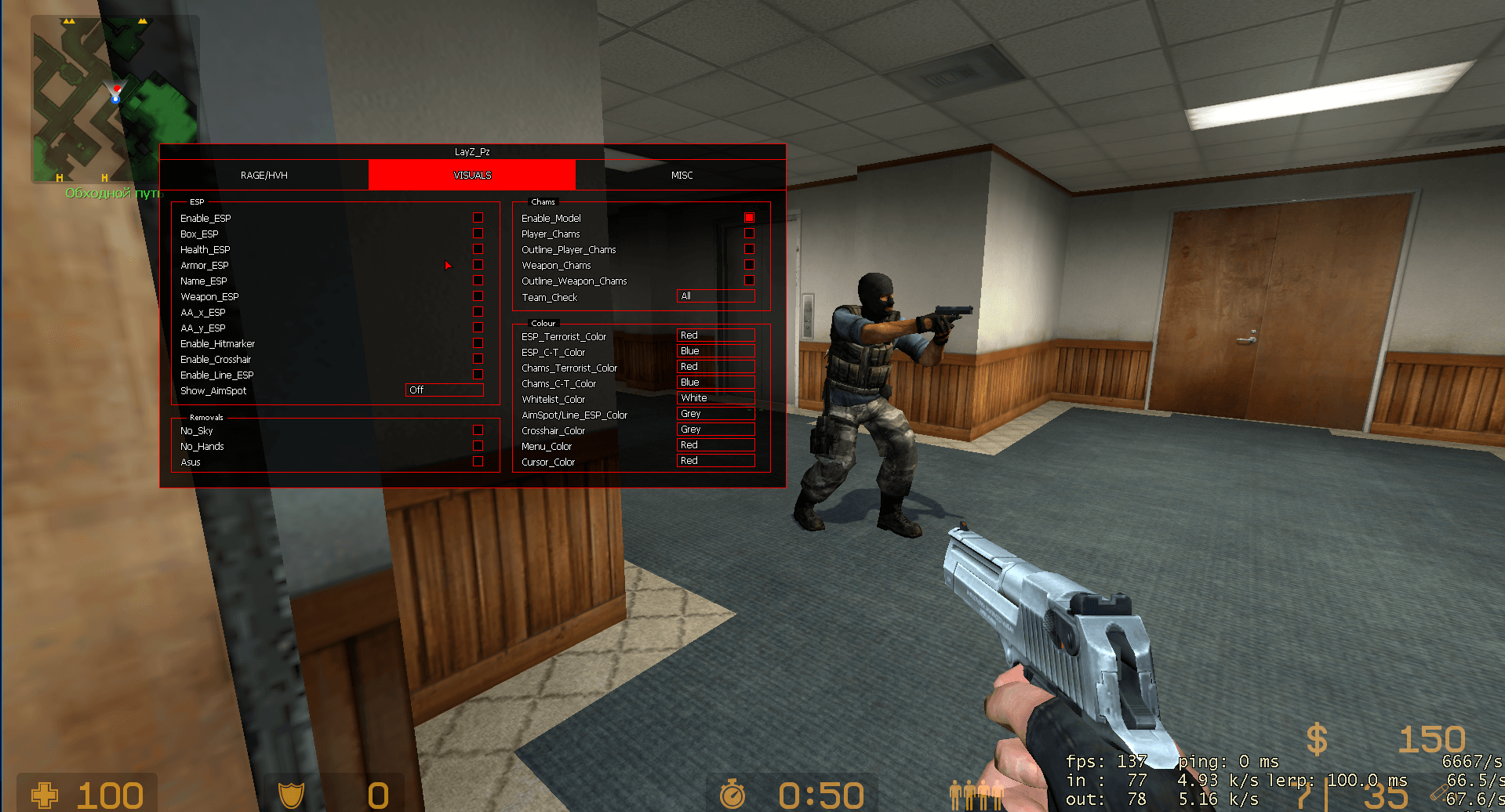
Task: Open the Show_AimSpot dropdown
Action: (x=444, y=390)
